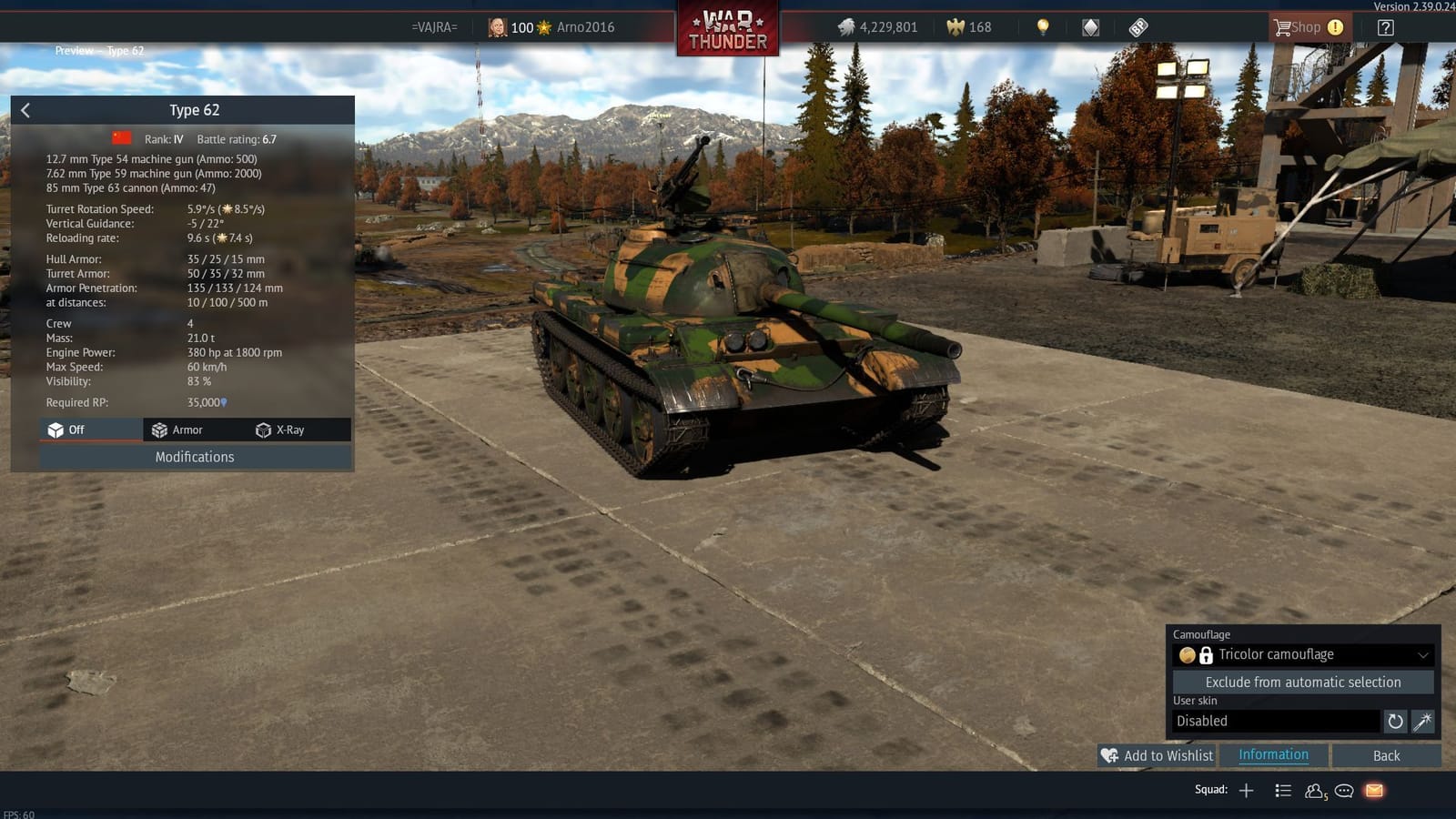Exclude Tricolor camouflage from automatic selection
The height and width of the screenshot is (819, 1456).
click(1303, 682)
